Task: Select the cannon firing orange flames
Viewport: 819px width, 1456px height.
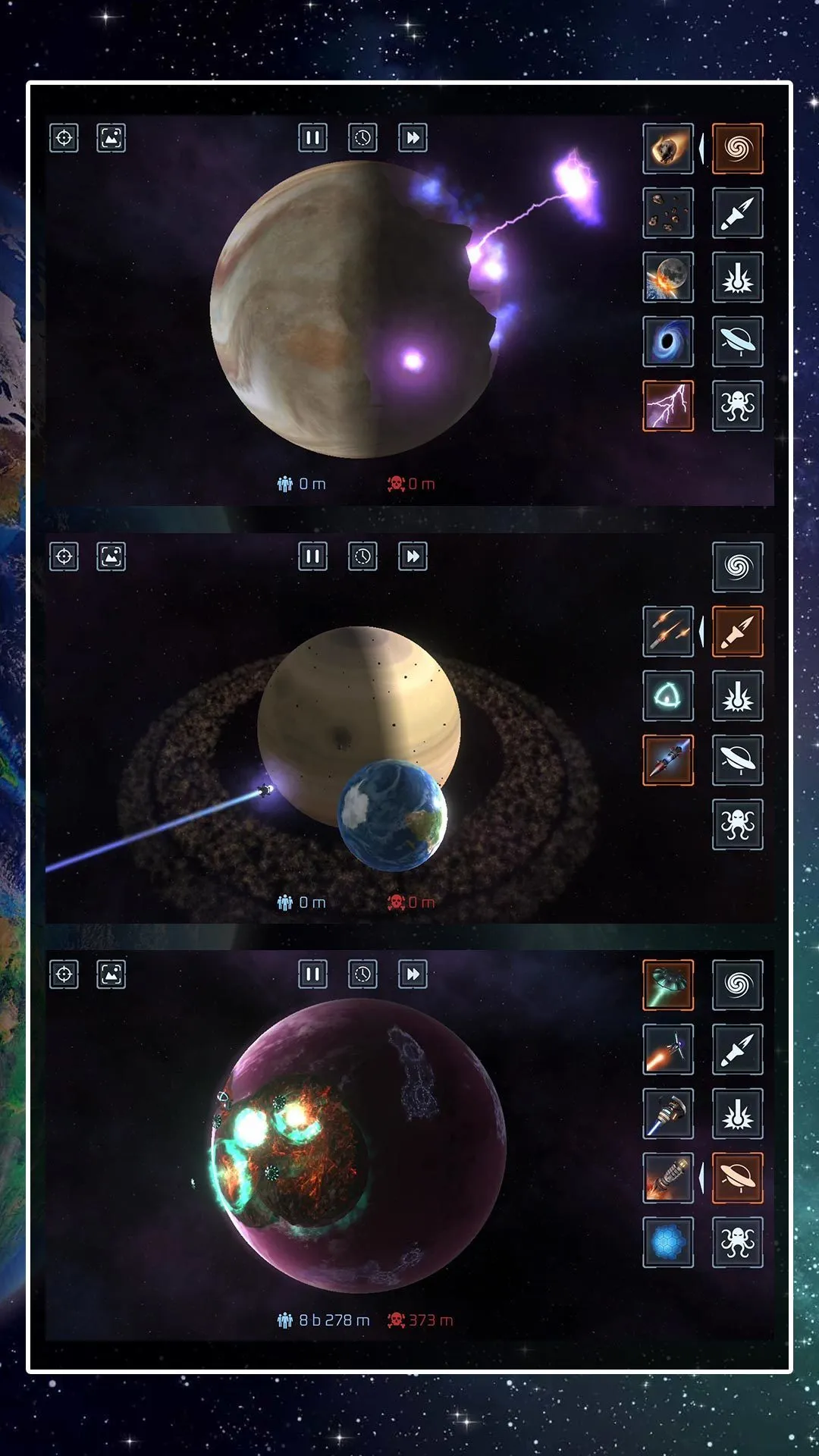Action: [x=668, y=1178]
